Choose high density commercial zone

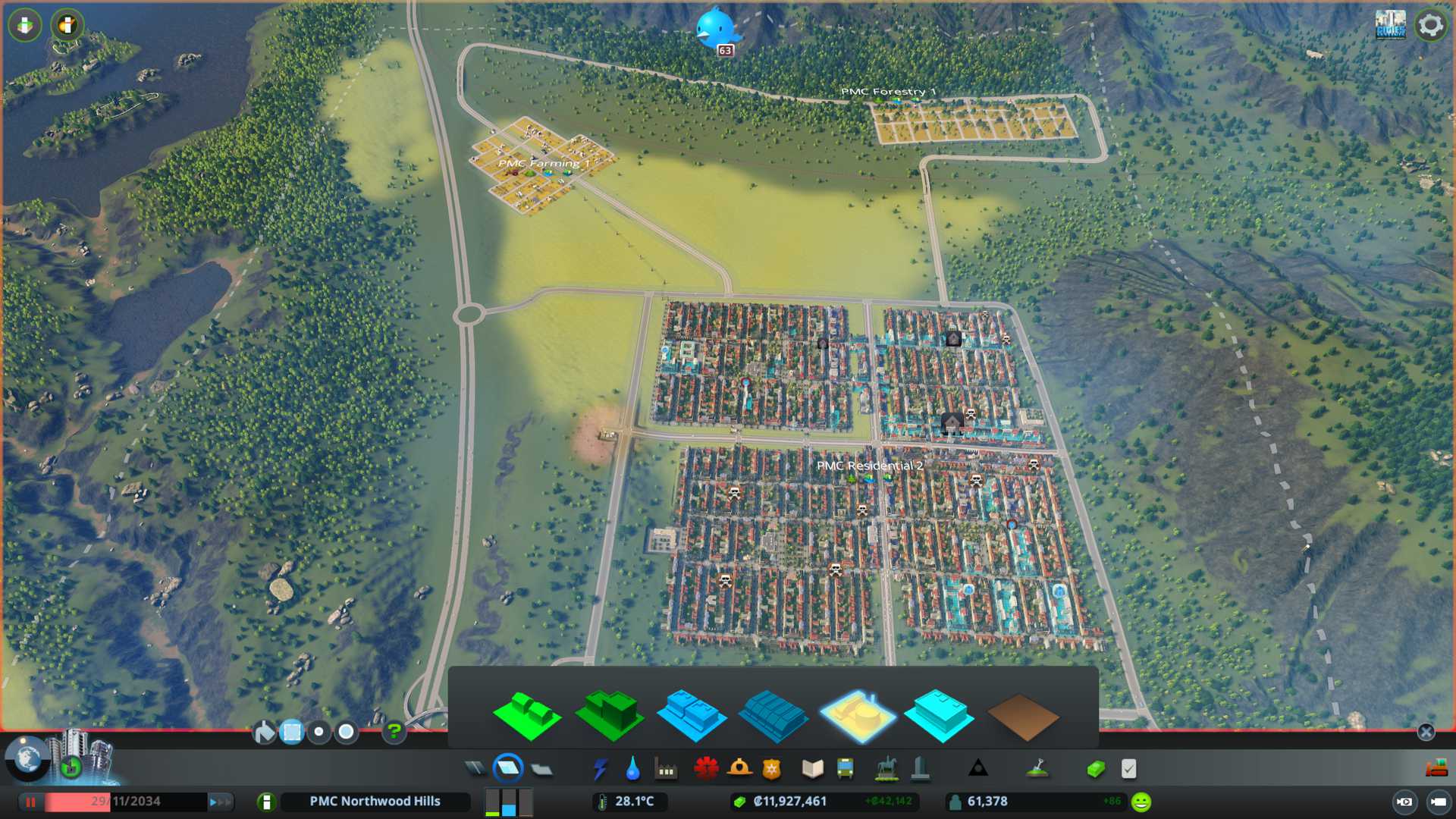click(773, 715)
